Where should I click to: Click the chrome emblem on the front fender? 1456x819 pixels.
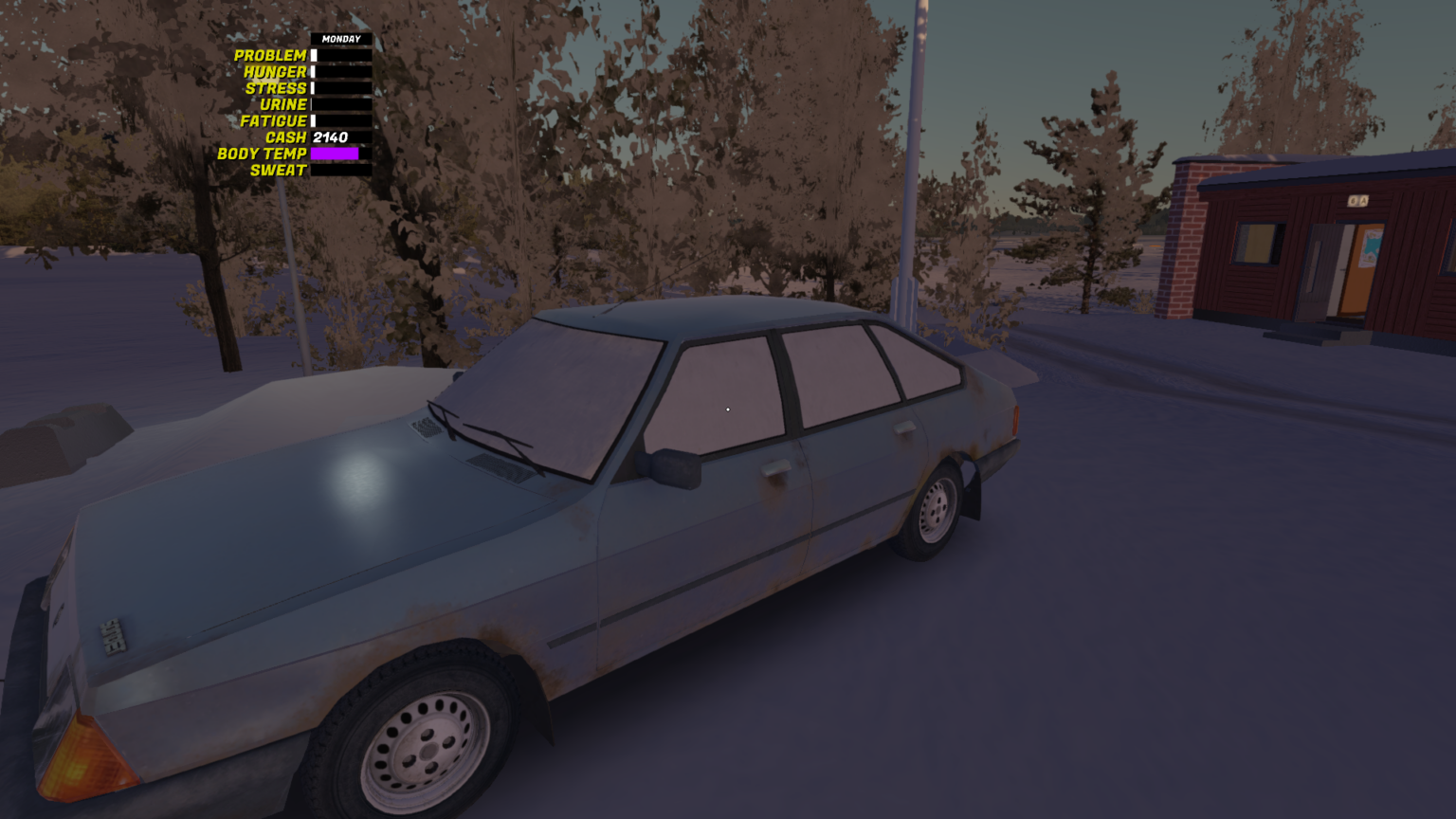114,633
